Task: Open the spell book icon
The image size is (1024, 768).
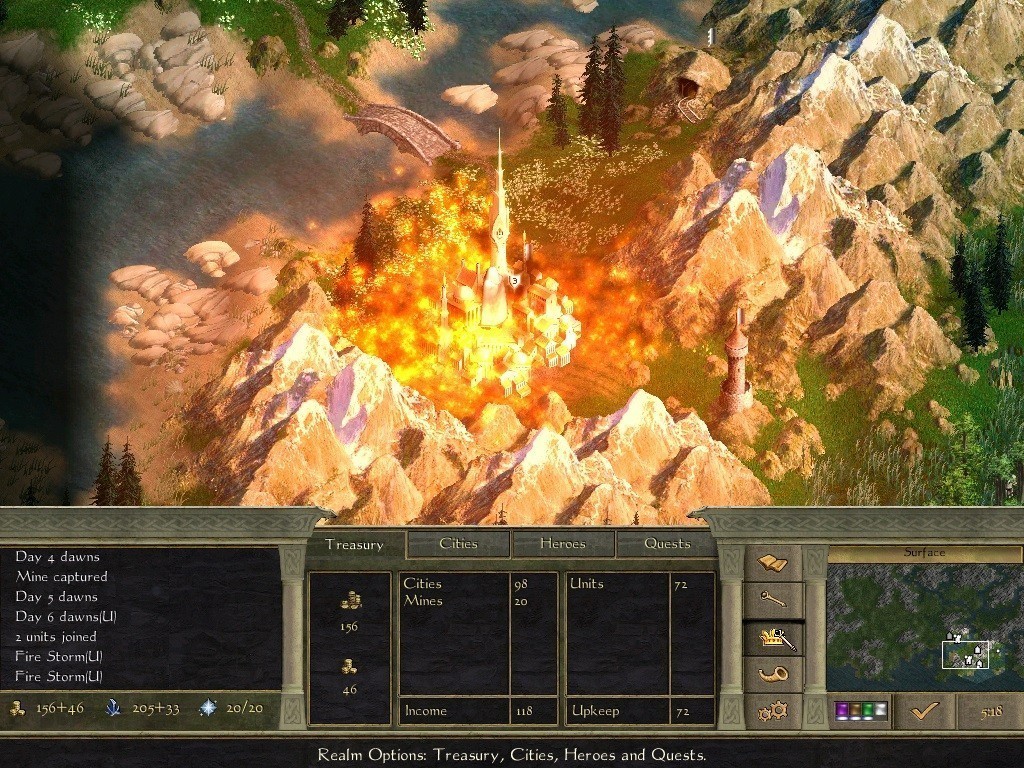Action: (x=773, y=565)
